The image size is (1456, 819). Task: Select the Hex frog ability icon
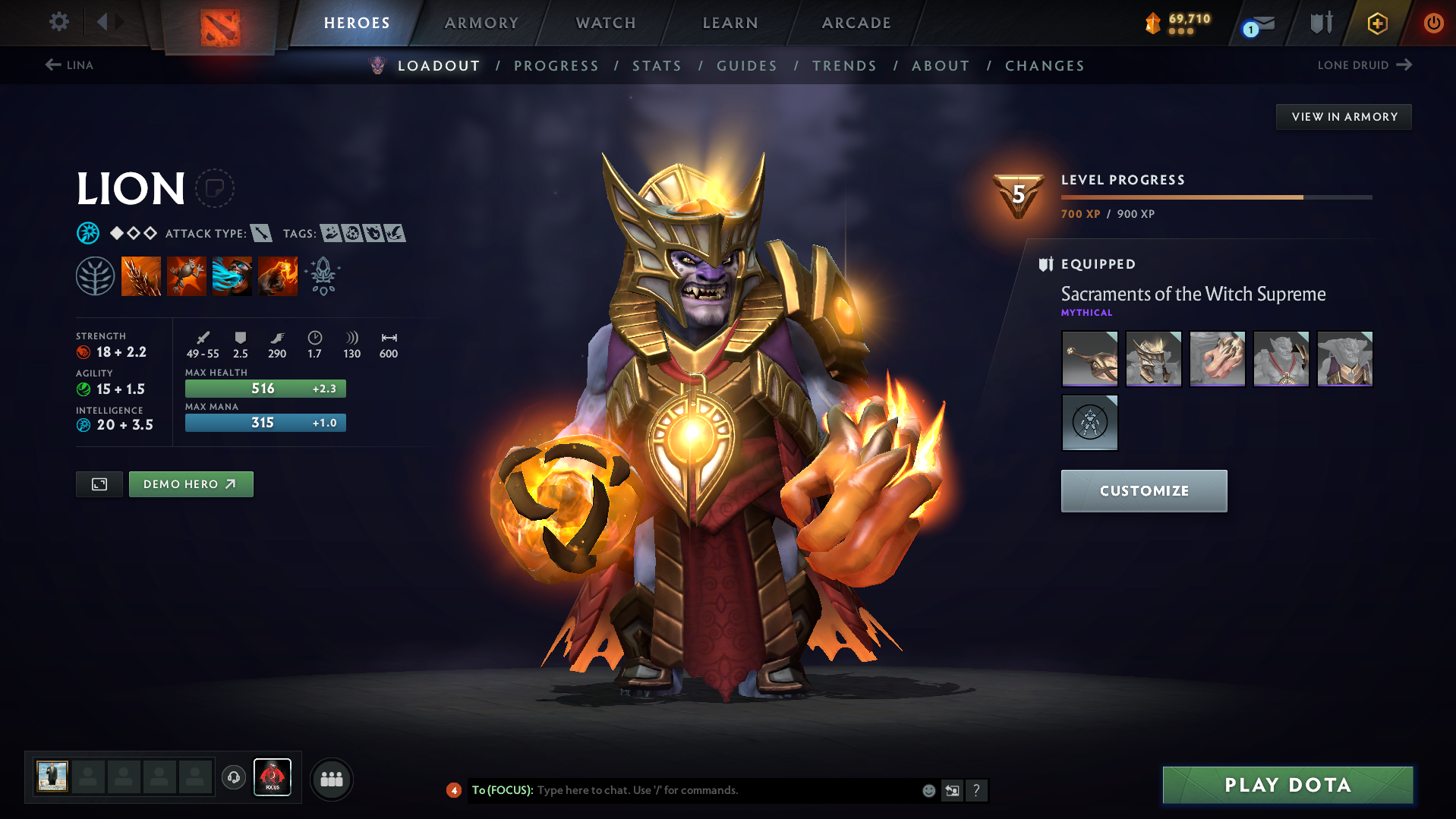click(187, 275)
